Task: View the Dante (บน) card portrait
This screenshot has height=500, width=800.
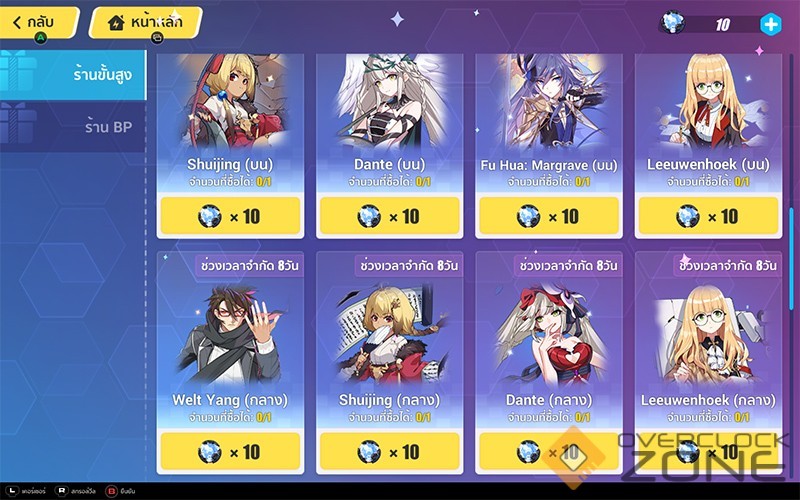Action: pyautogui.click(x=390, y=100)
